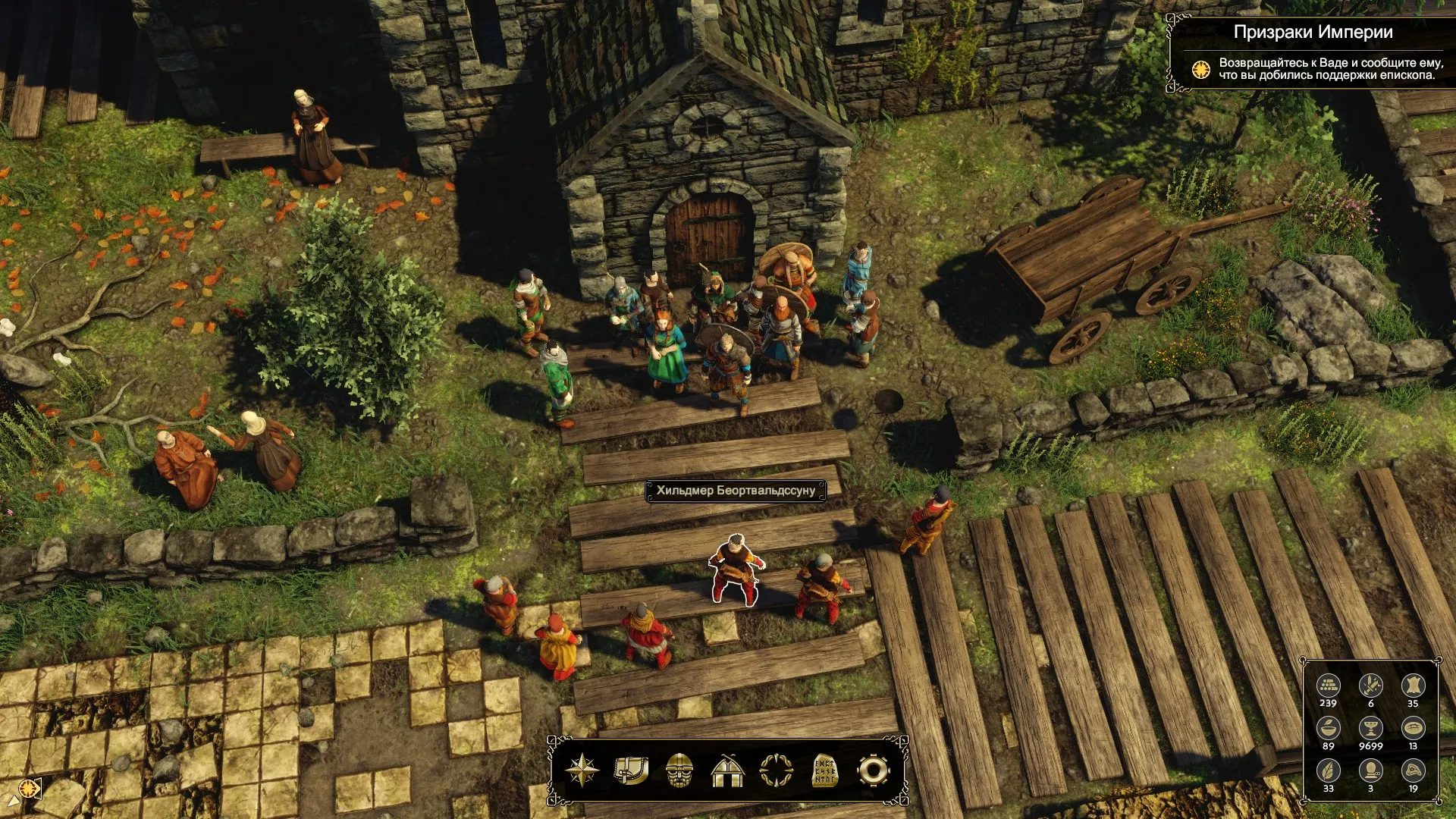Click the raw meat resource icon
This screenshot has height=819, width=1456.
(1413, 771)
